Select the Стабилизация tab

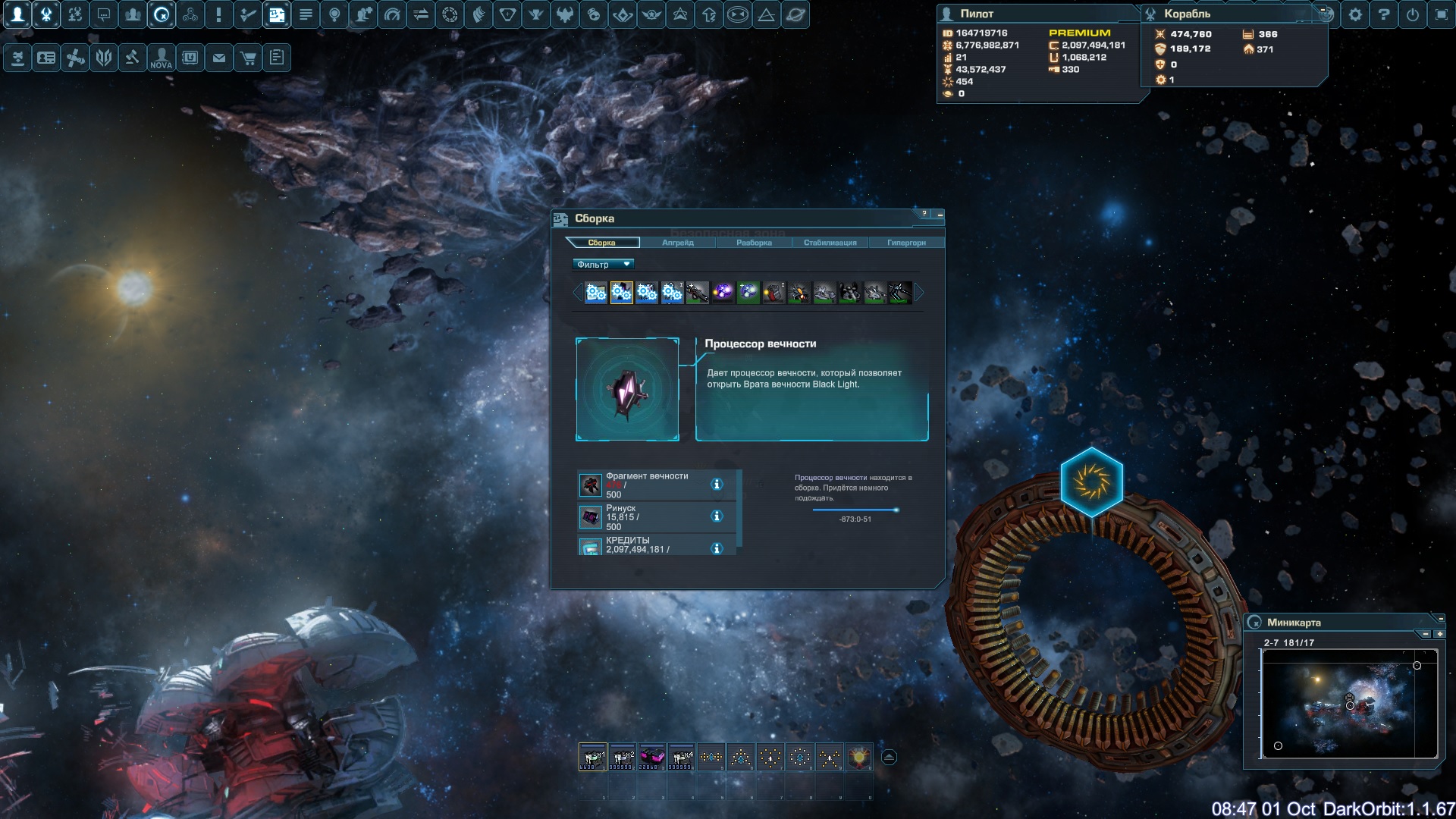click(830, 243)
